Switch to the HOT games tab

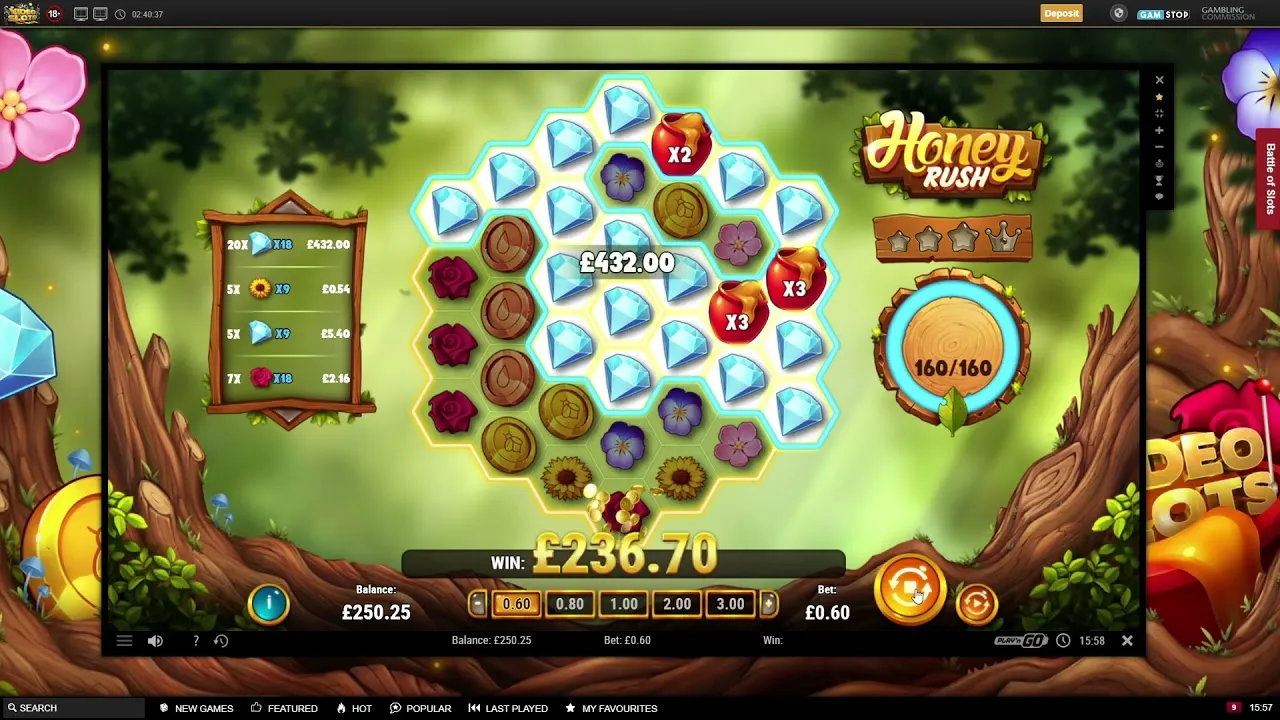coord(354,708)
